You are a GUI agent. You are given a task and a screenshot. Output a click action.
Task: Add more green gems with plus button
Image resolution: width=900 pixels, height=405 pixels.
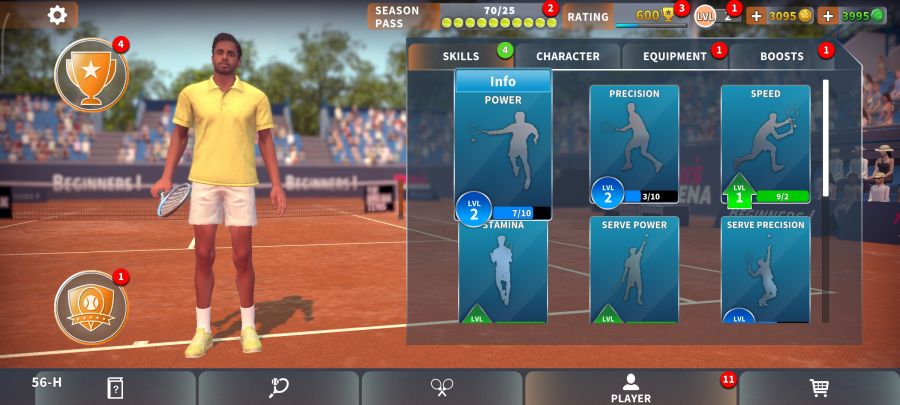coord(828,16)
